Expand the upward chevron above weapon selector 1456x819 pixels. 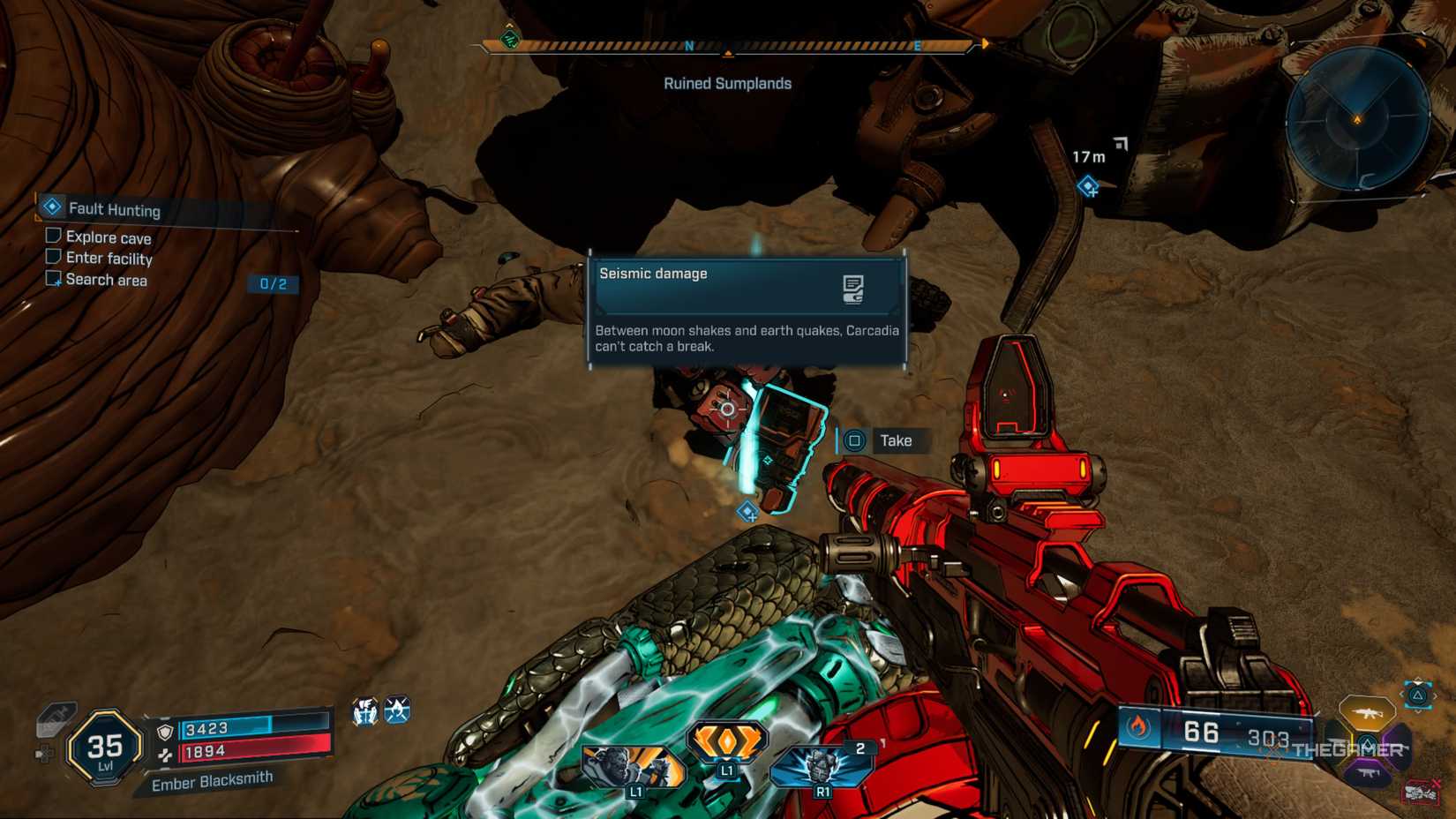[1418, 680]
